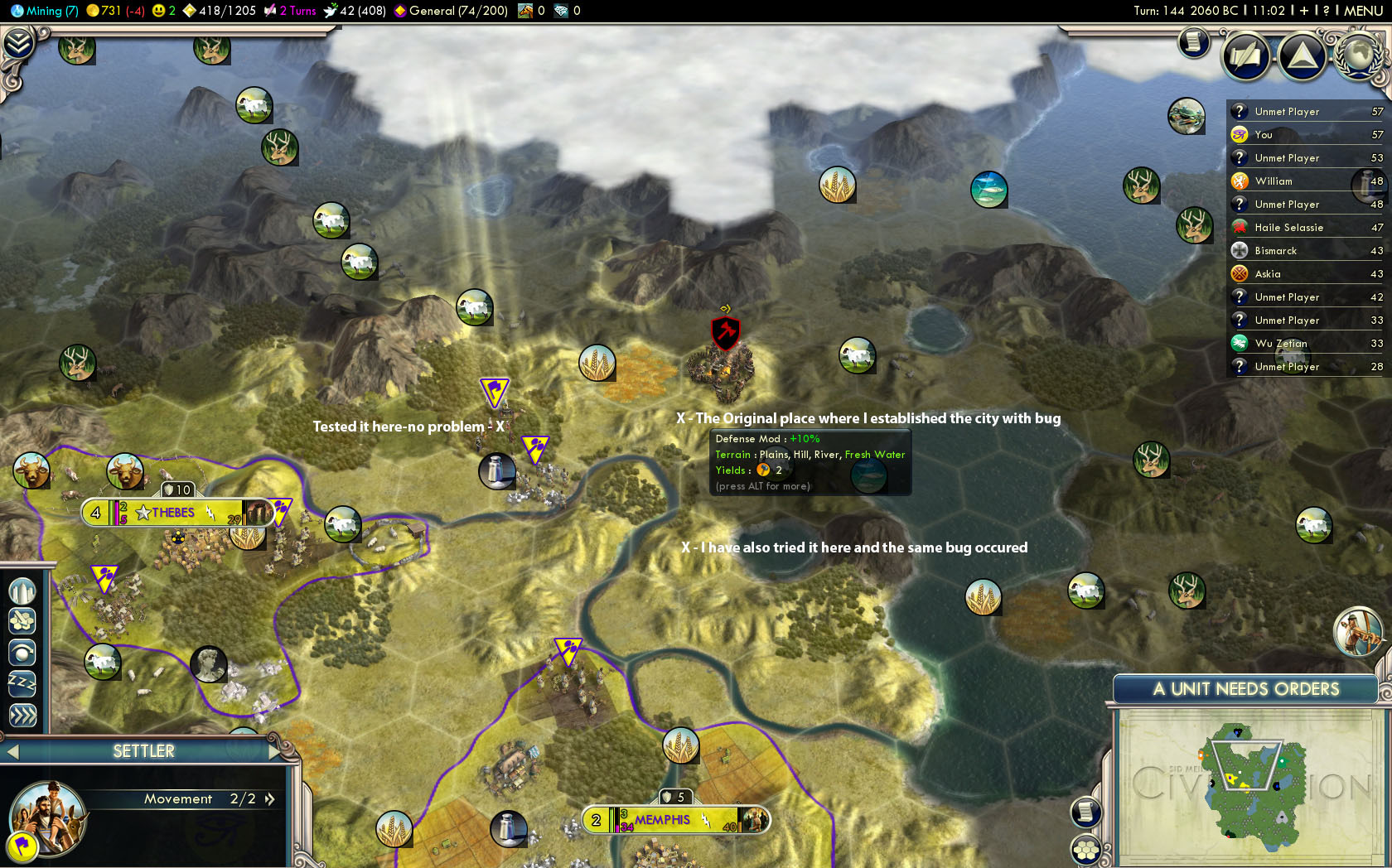Click the gold treasury amount 731
This screenshot has height=868, width=1392.
(109, 11)
